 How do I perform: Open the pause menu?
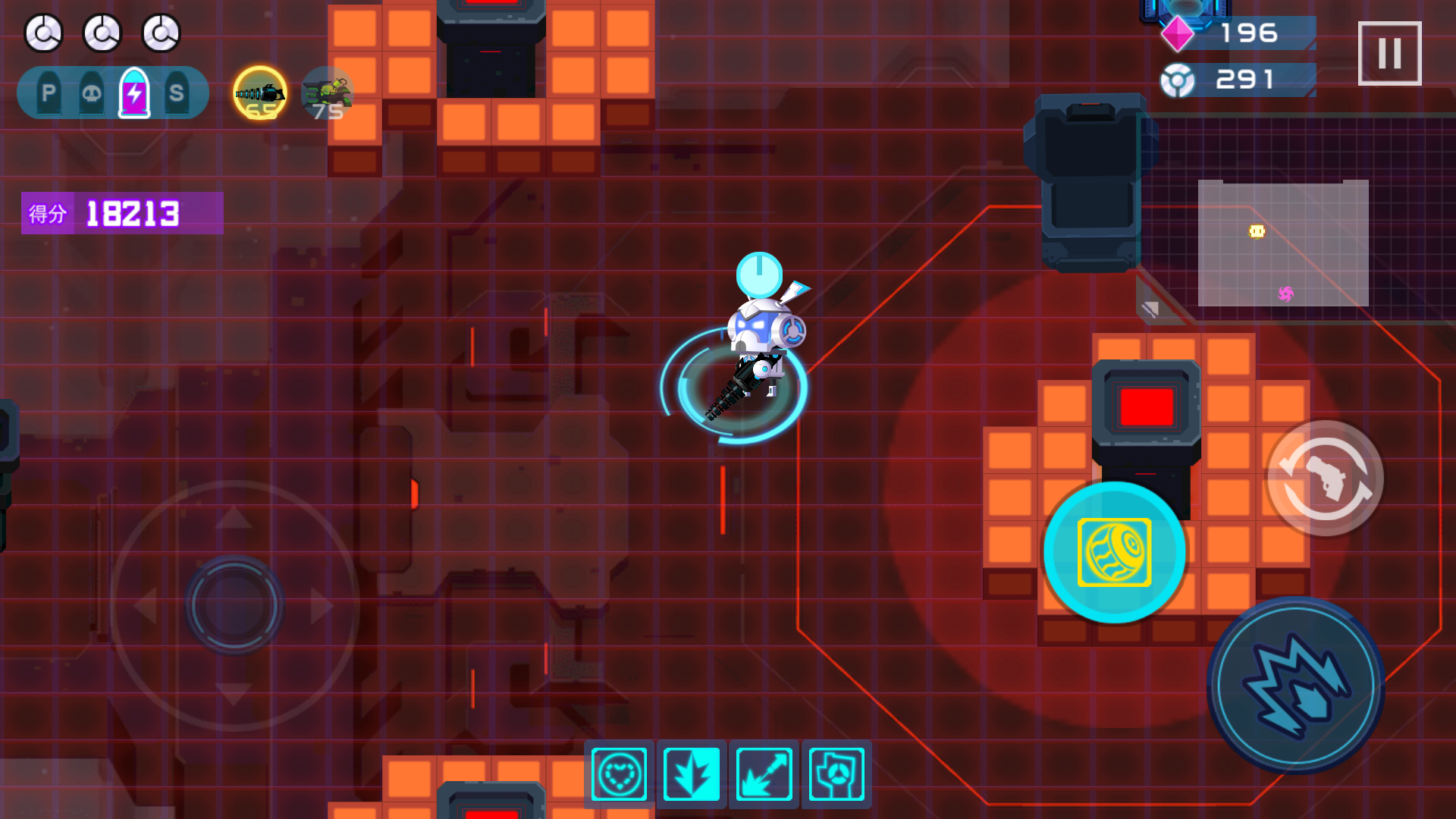coord(1389,53)
